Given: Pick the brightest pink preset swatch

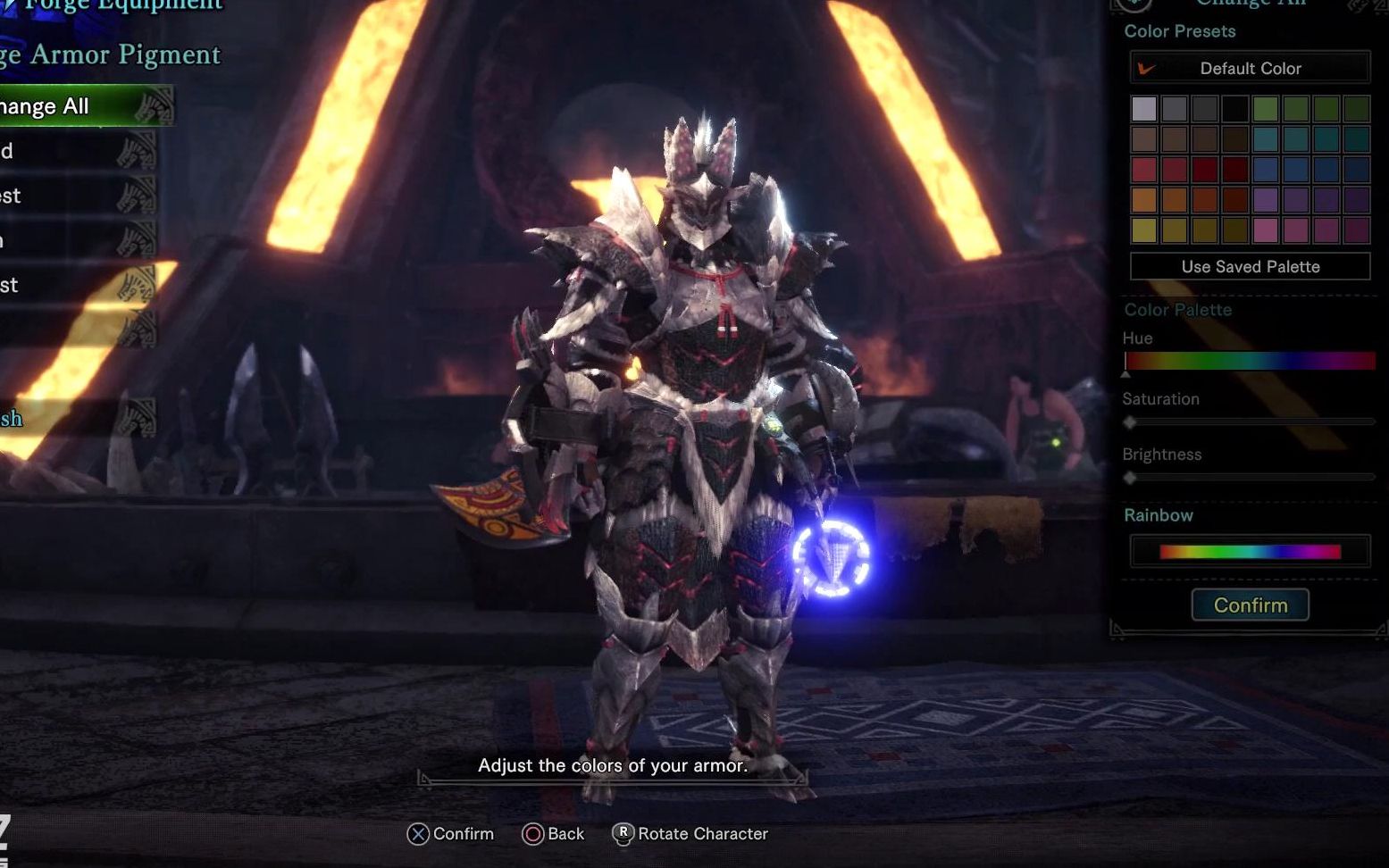Looking at the screenshot, I should pyautogui.click(x=1266, y=230).
